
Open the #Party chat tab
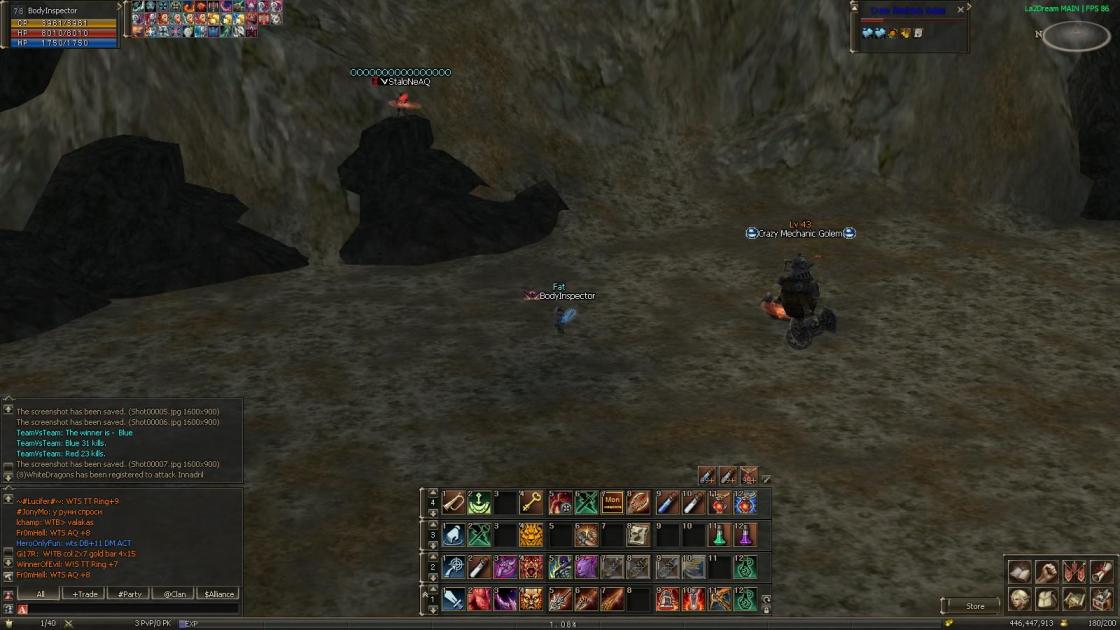(x=129, y=594)
